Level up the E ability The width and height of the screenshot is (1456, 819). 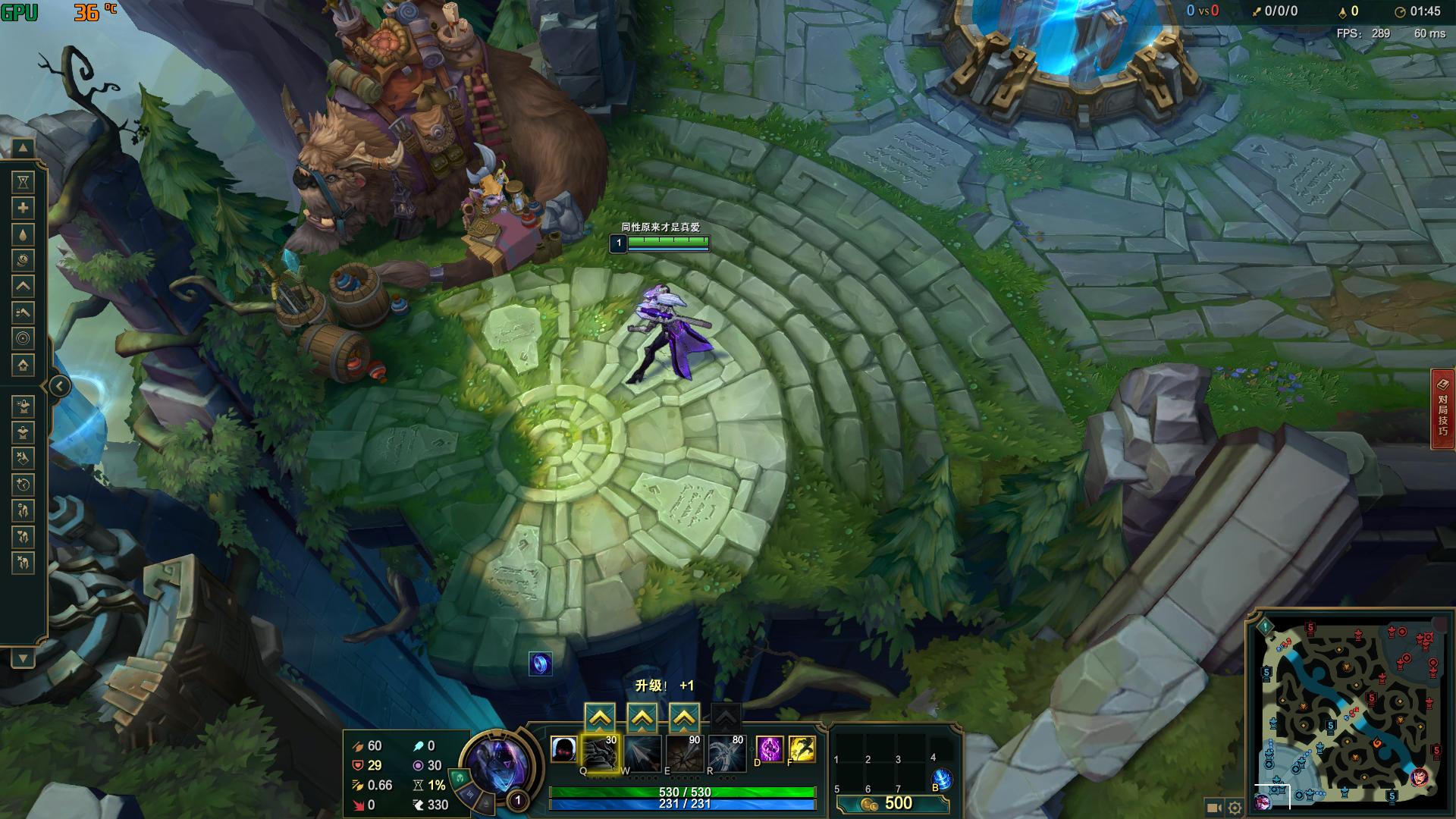(684, 717)
